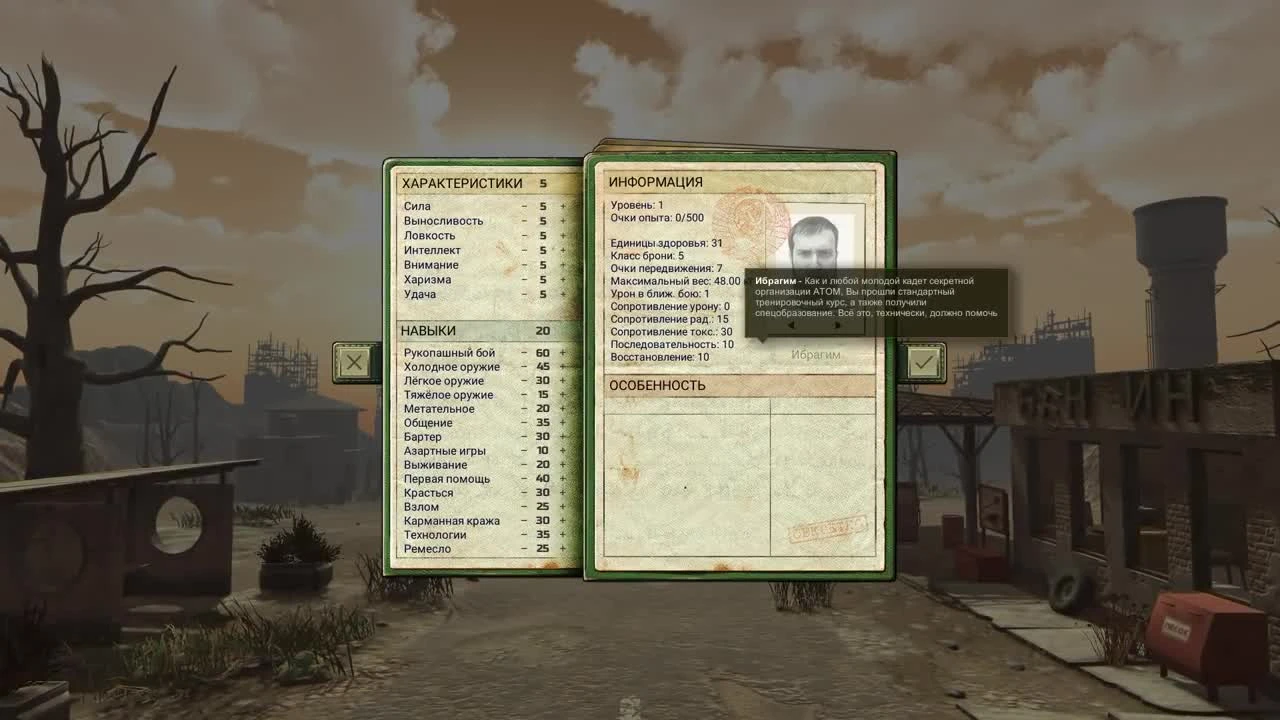Show the previous portrait with the left arrow
The width and height of the screenshot is (1280, 720).
[x=790, y=326]
